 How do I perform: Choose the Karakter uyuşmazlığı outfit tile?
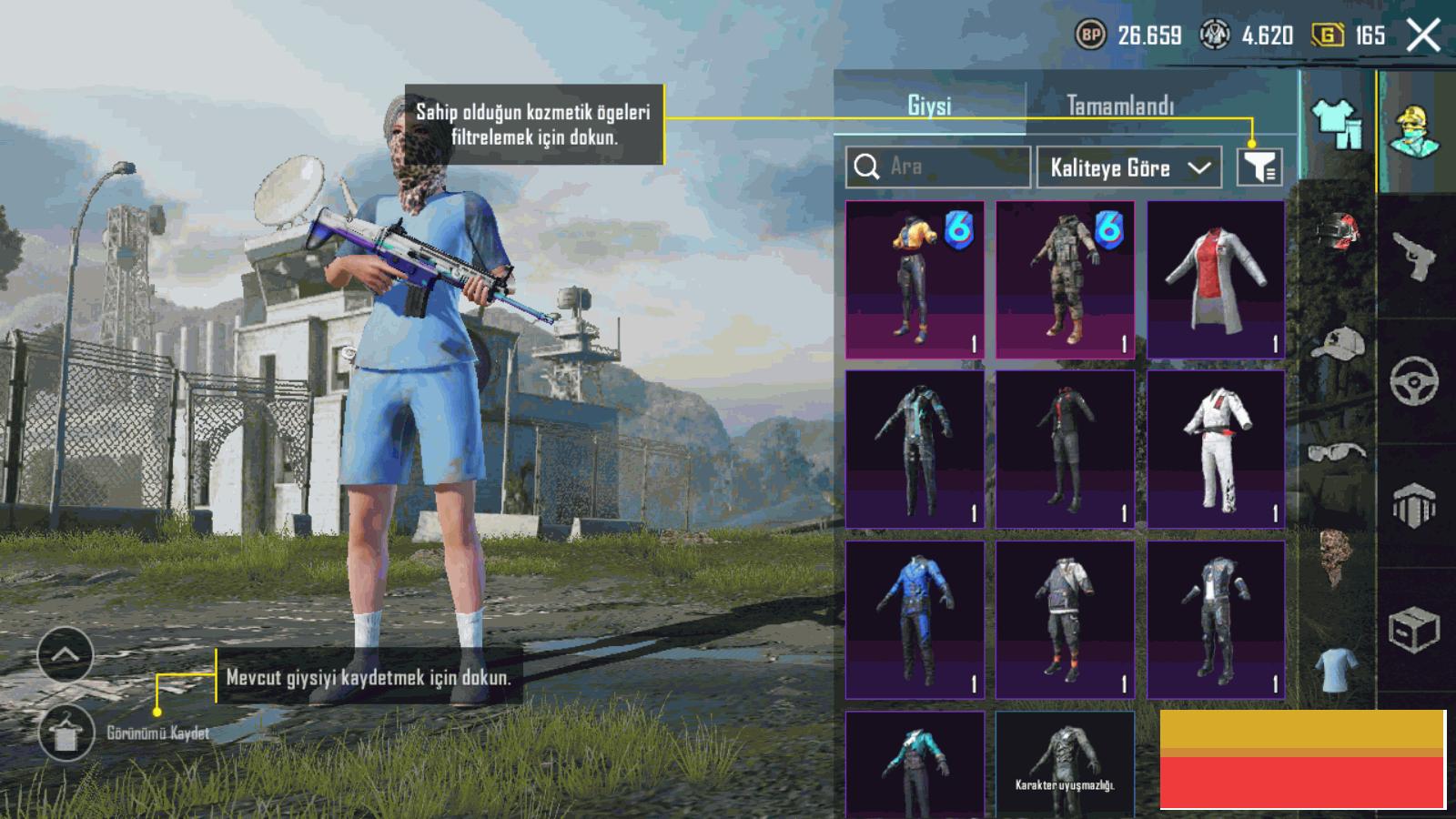(1065, 763)
